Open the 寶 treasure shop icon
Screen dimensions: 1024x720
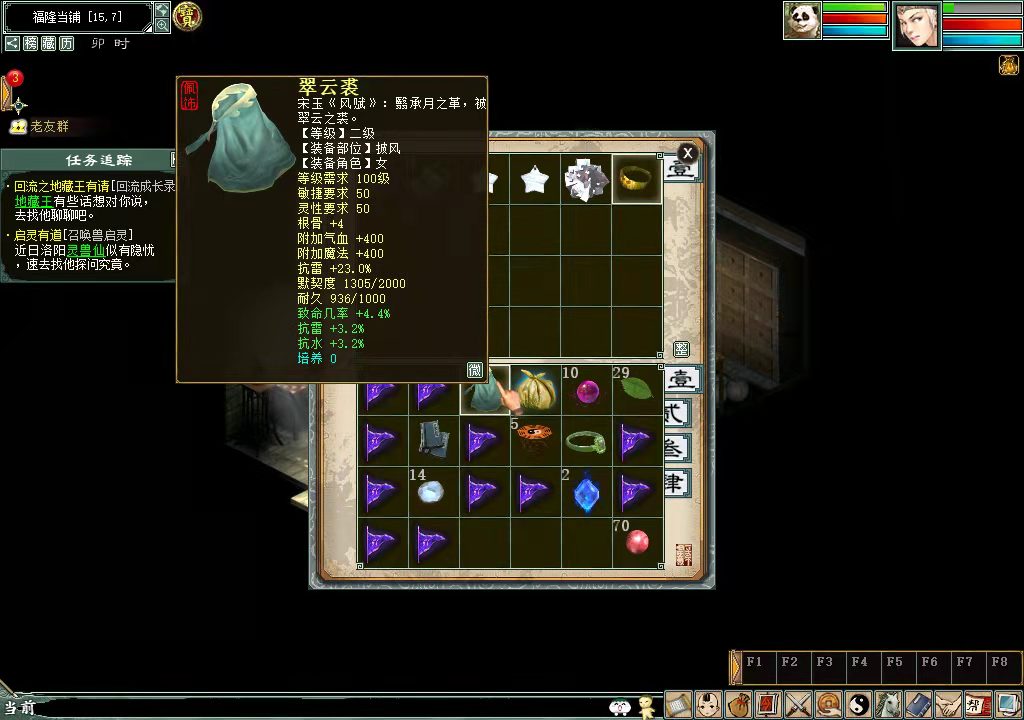point(187,16)
